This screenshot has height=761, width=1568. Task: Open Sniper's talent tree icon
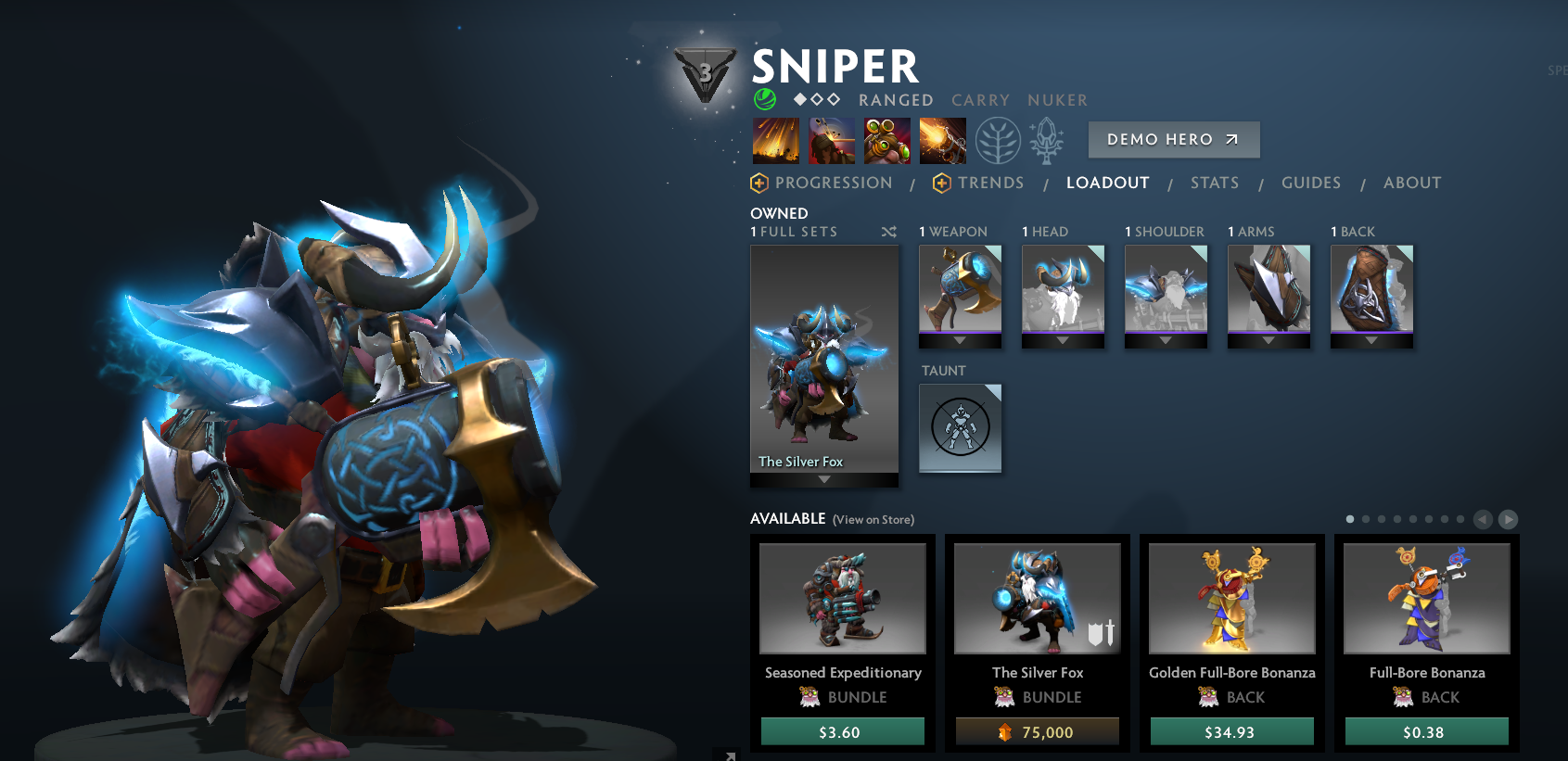point(1000,141)
